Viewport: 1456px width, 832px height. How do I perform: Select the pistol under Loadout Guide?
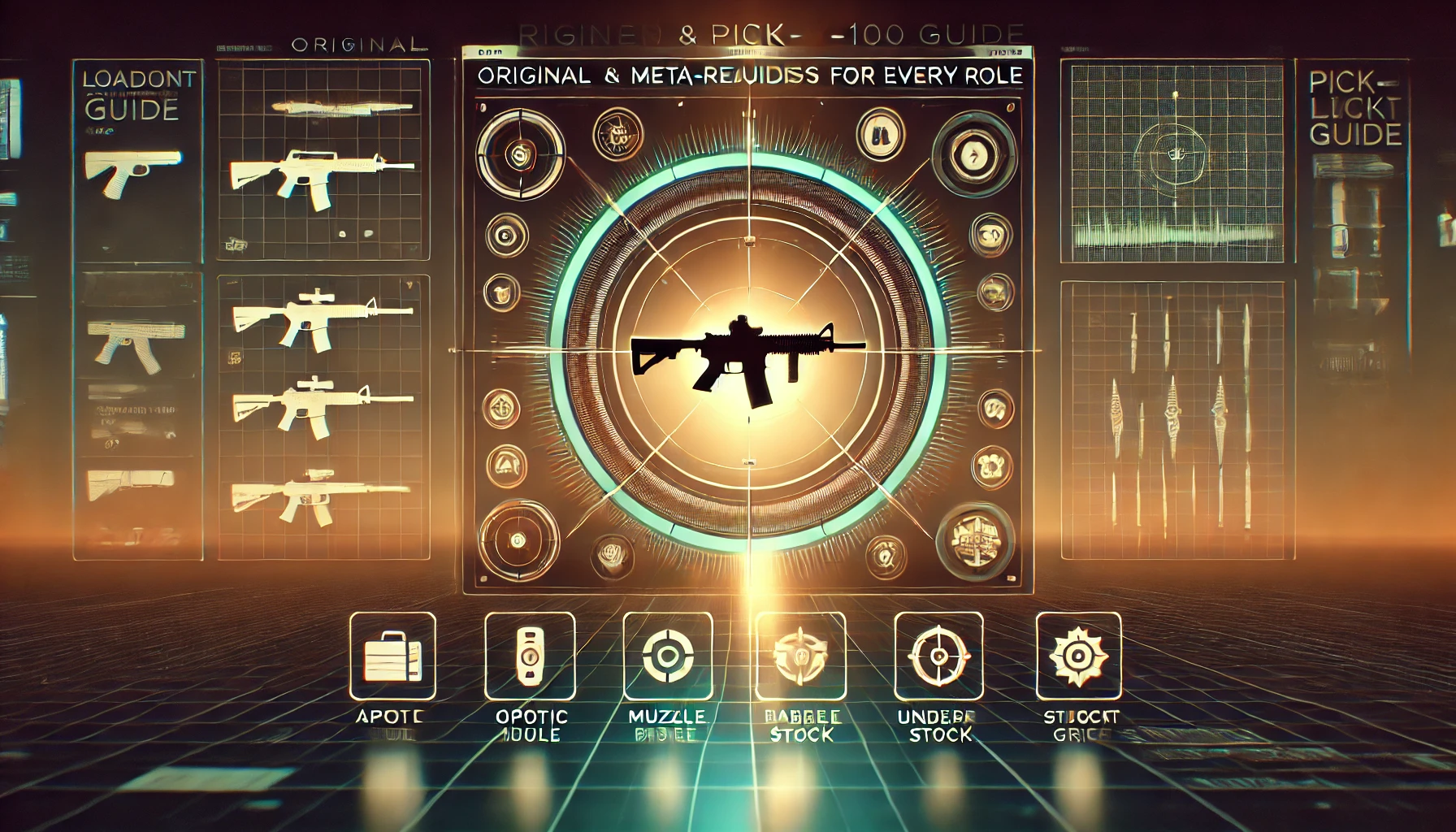(x=132, y=171)
